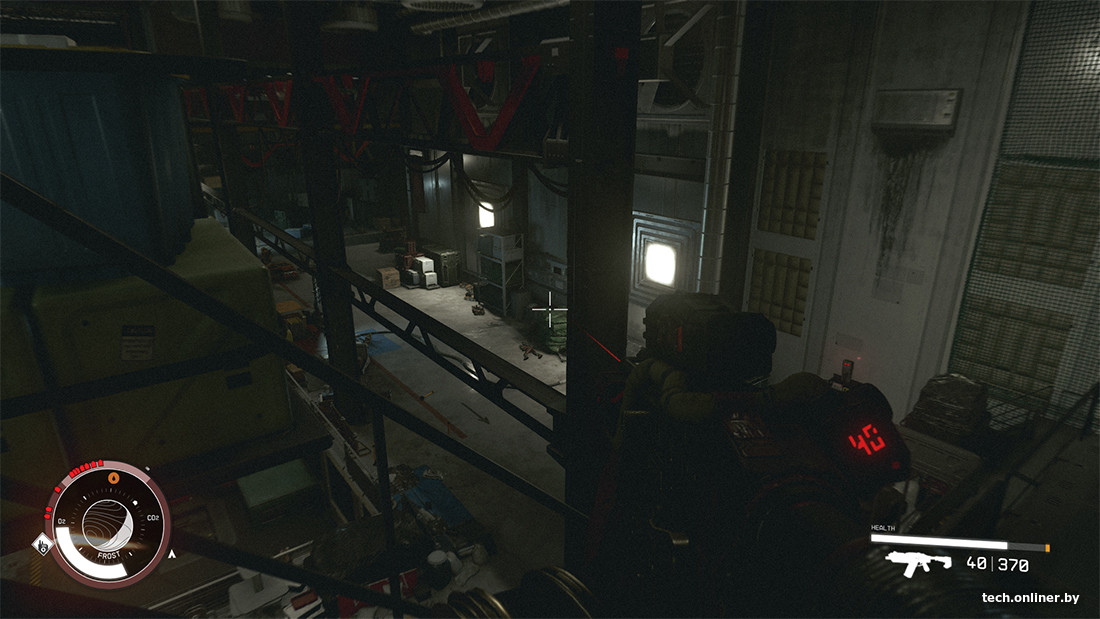Click the diamond hand-and-eye icon

coord(41,544)
